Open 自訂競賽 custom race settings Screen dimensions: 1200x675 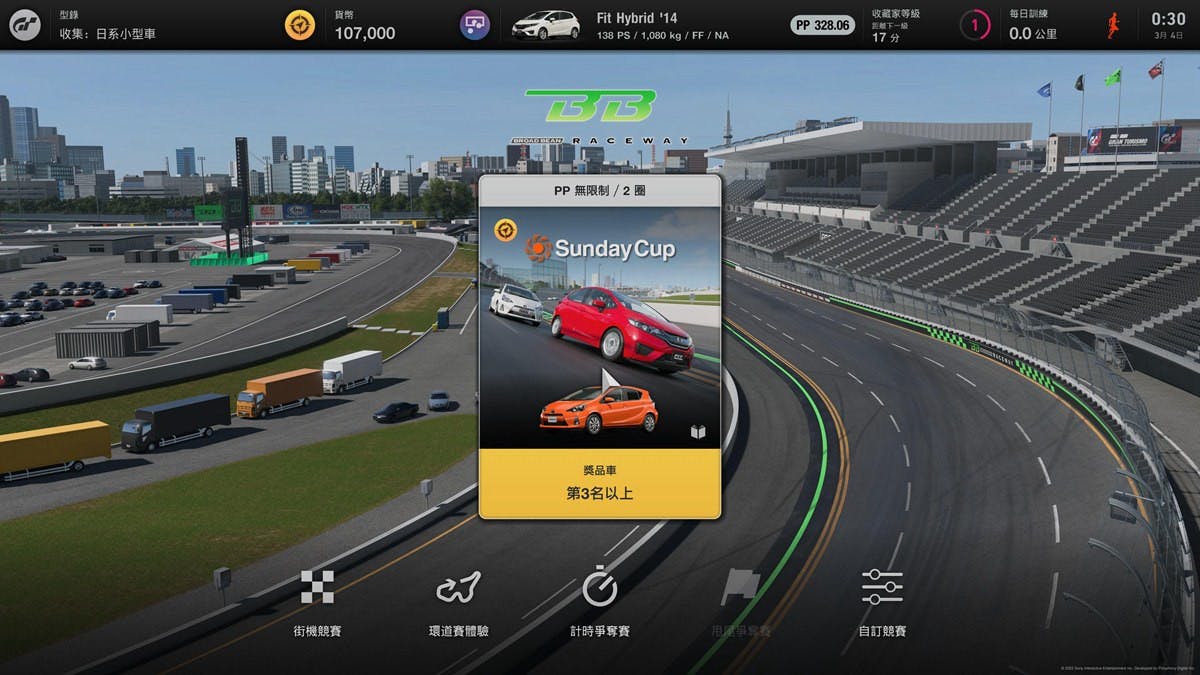(x=881, y=602)
